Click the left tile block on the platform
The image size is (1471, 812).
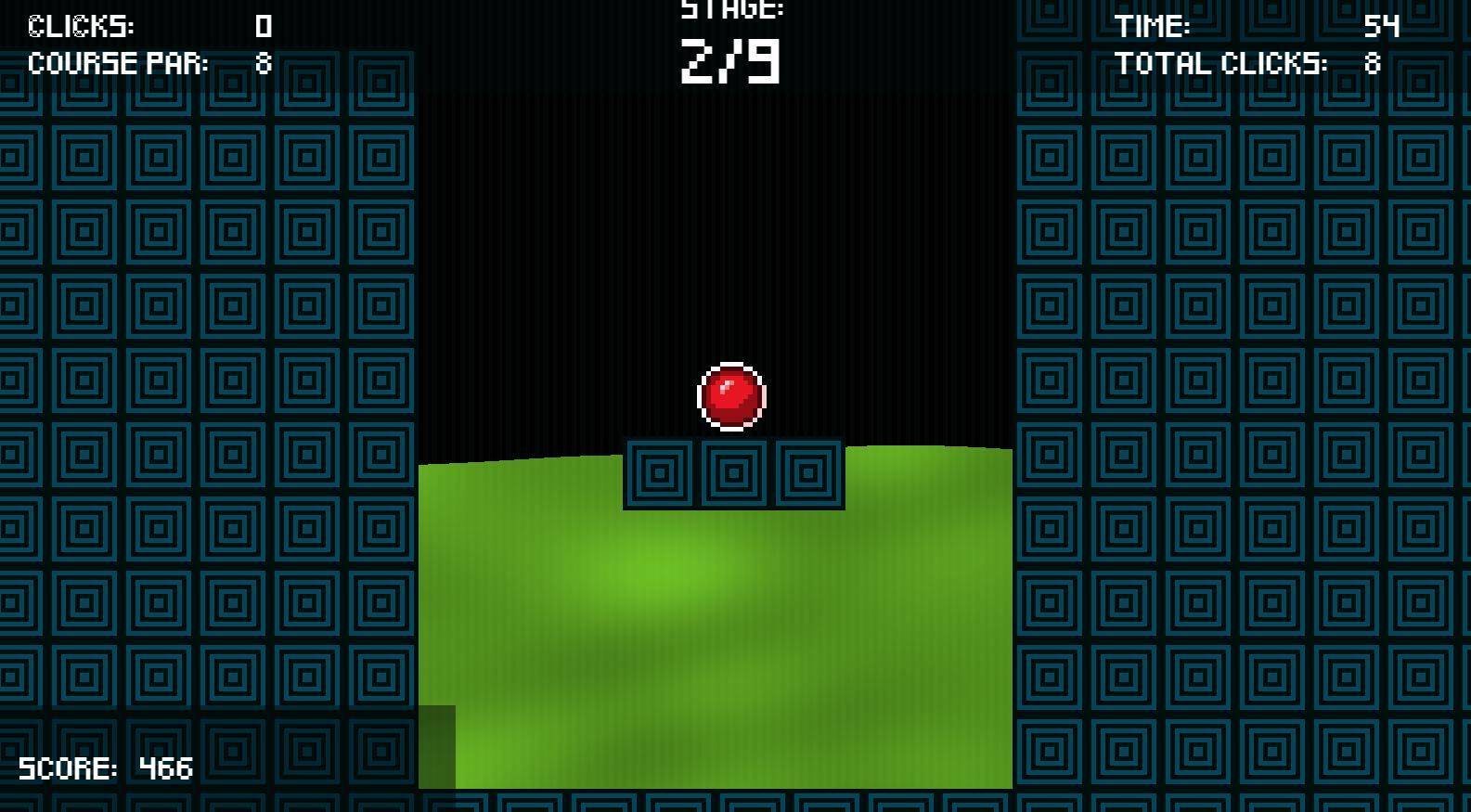point(660,471)
